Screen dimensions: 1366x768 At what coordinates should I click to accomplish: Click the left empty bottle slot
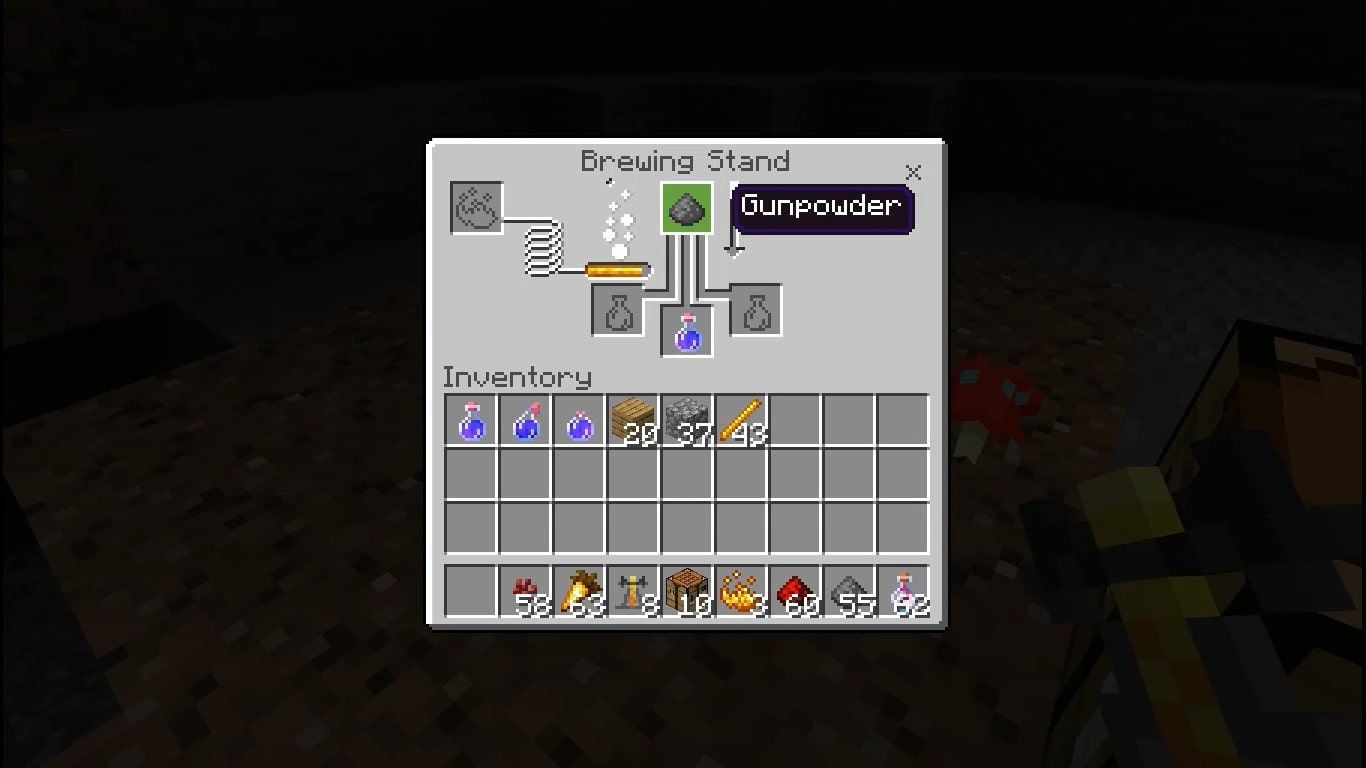click(616, 310)
